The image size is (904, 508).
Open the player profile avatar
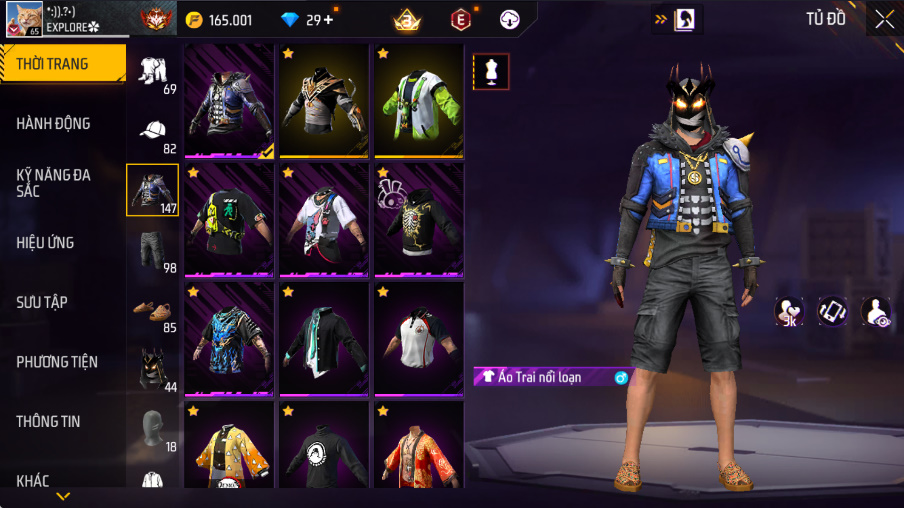click(22, 18)
